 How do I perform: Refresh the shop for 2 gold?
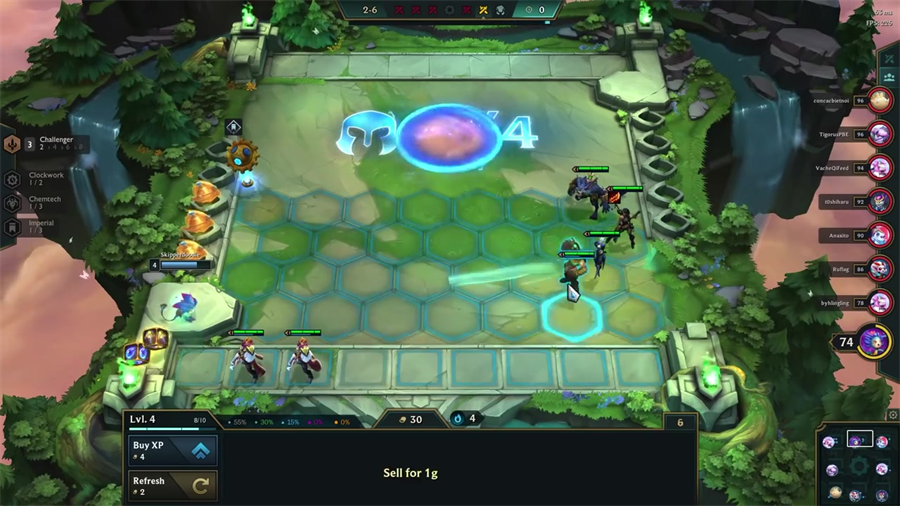173,486
